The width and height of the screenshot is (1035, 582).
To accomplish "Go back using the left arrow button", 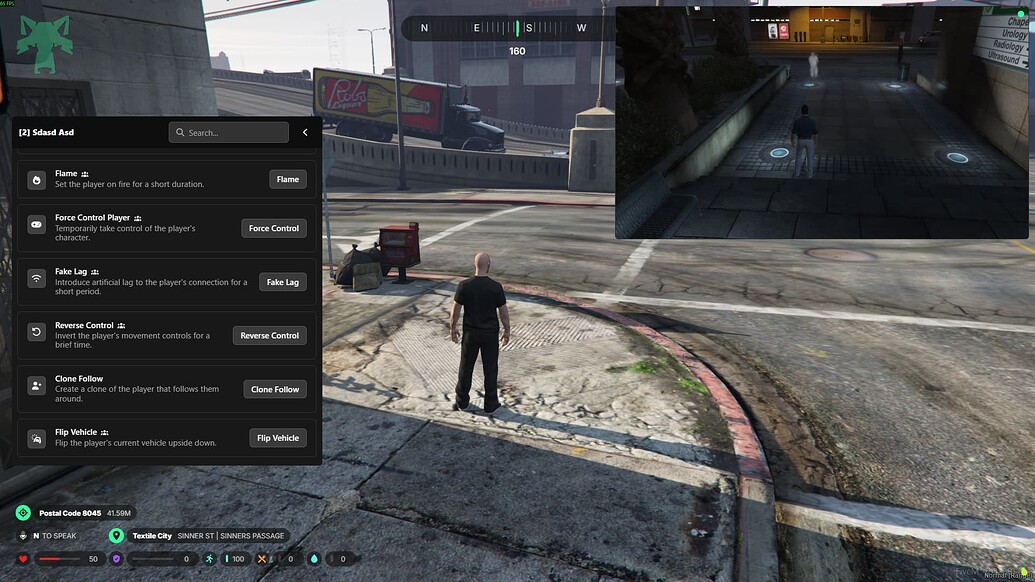I will (x=305, y=132).
